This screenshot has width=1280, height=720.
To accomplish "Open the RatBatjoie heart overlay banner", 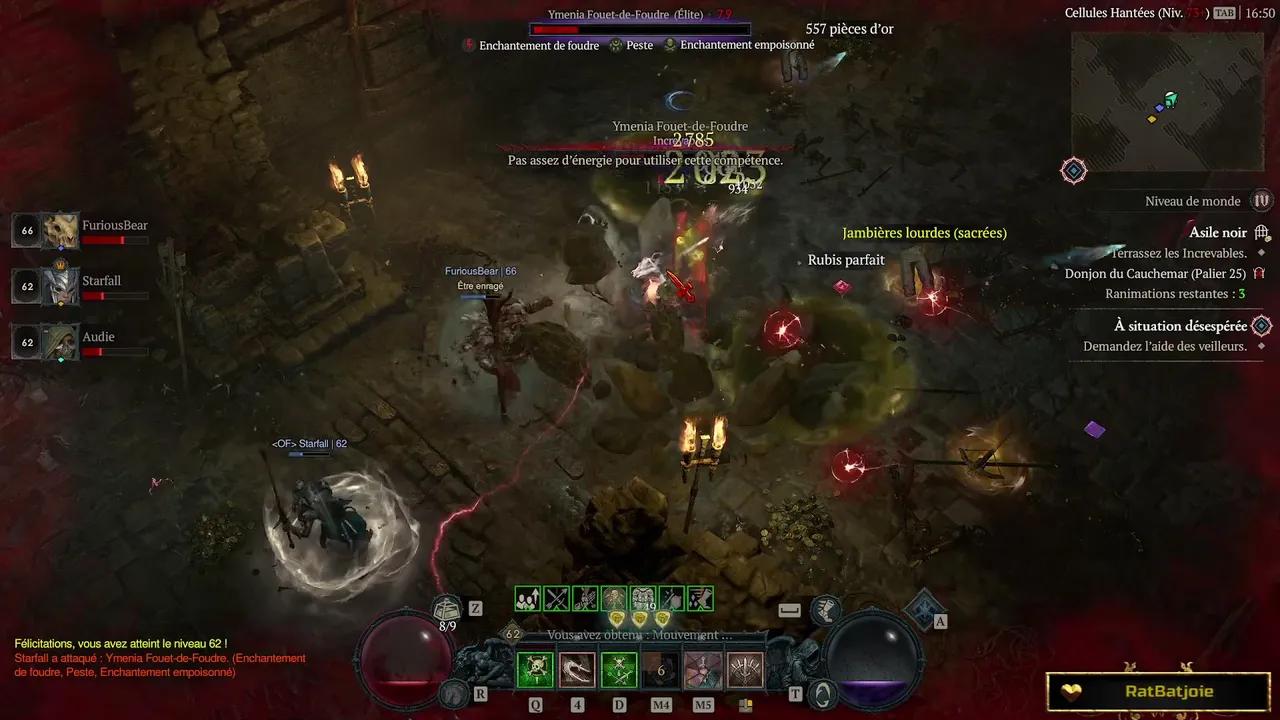I will pyautogui.click(x=1157, y=691).
